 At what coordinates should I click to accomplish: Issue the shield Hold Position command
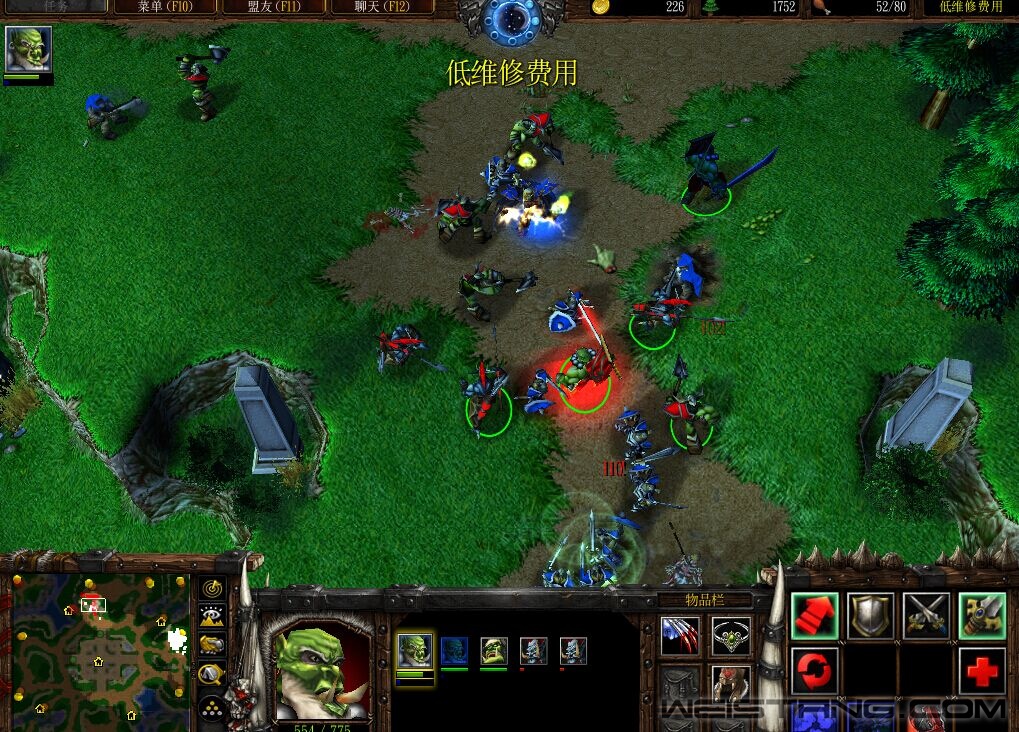(x=870, y=615)
